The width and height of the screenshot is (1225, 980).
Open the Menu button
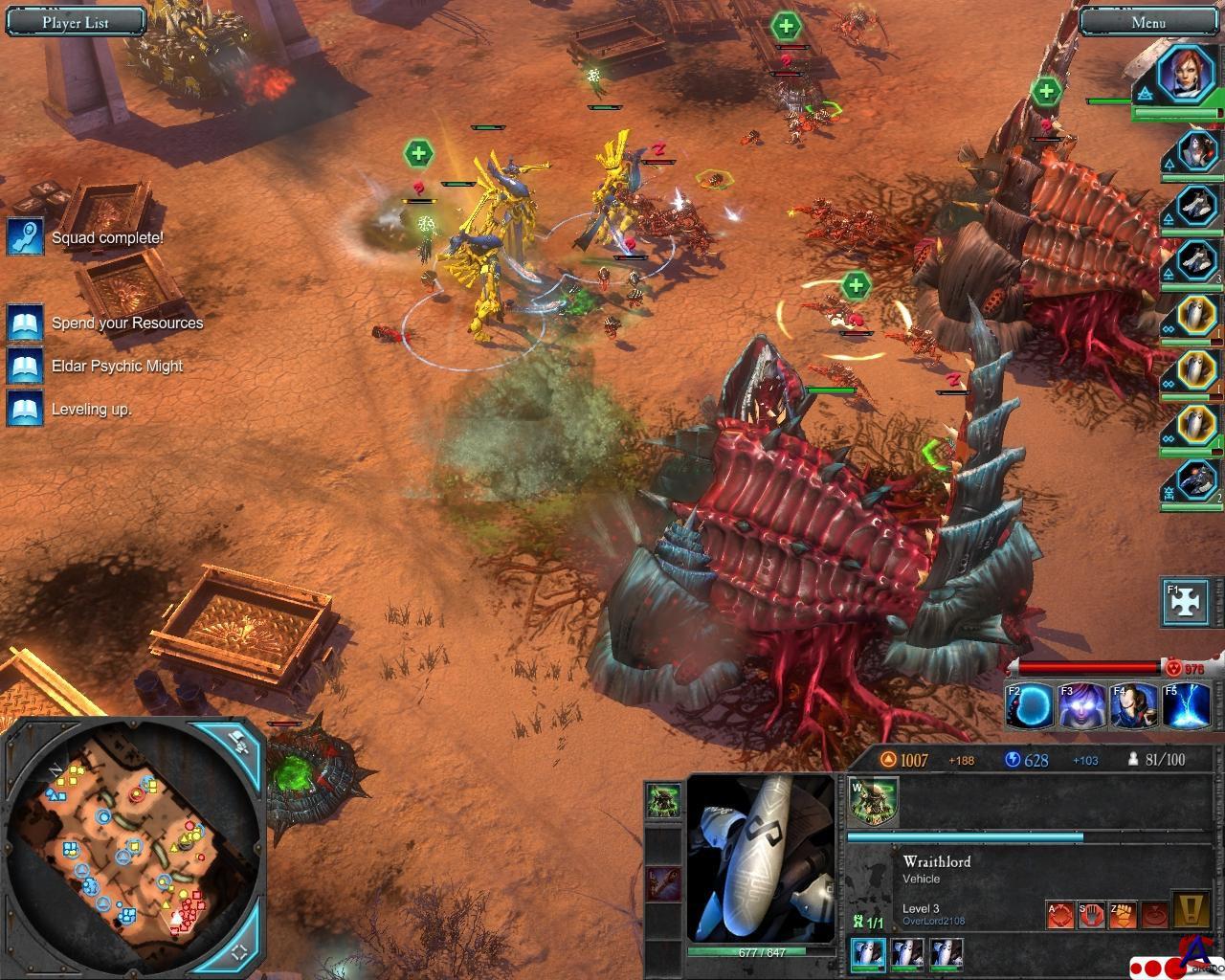[1147, 22]
